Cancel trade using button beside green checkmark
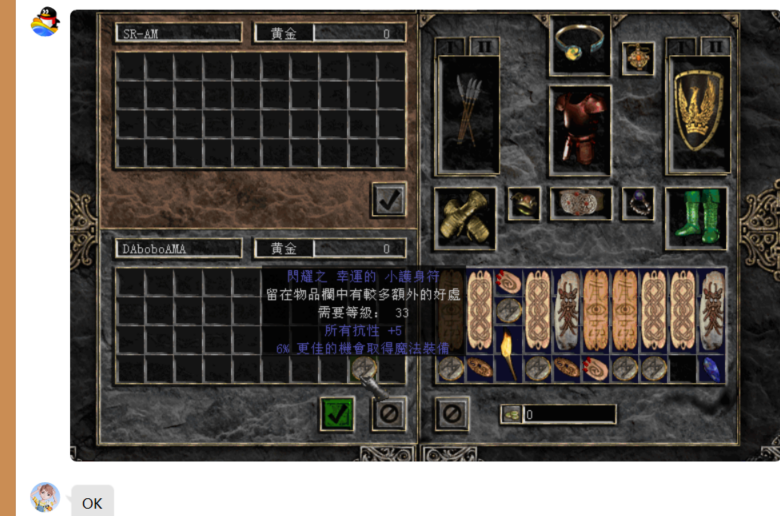 (388, 413)
